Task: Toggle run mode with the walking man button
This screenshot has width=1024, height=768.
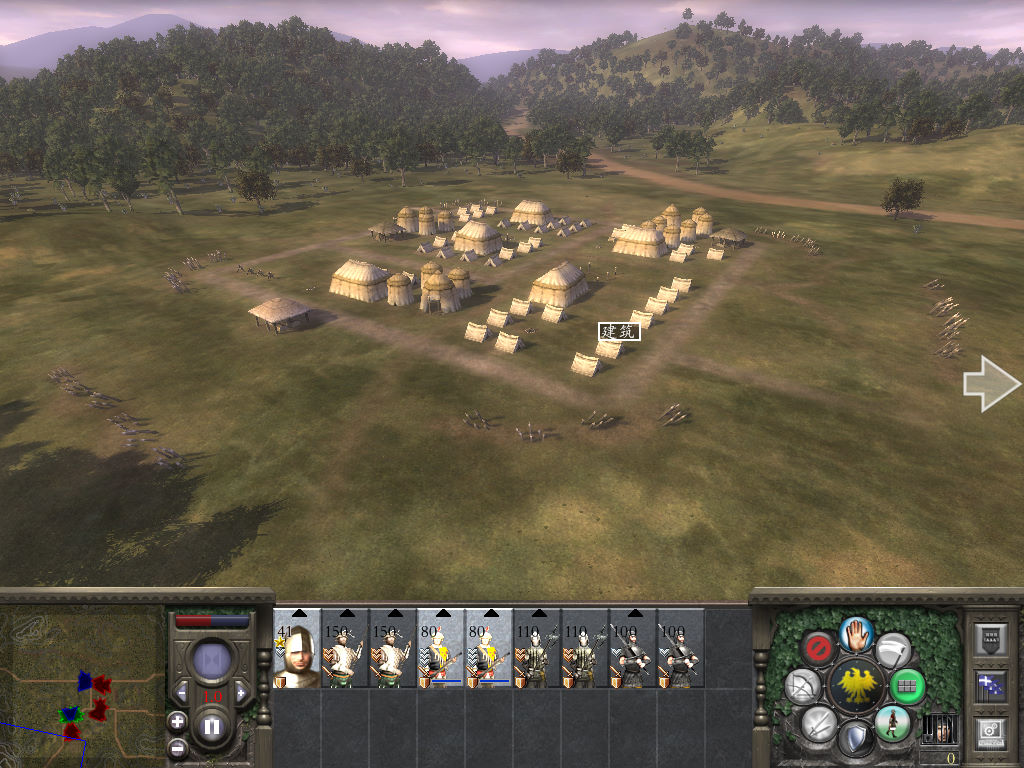Action: click(x=892, y=722)
